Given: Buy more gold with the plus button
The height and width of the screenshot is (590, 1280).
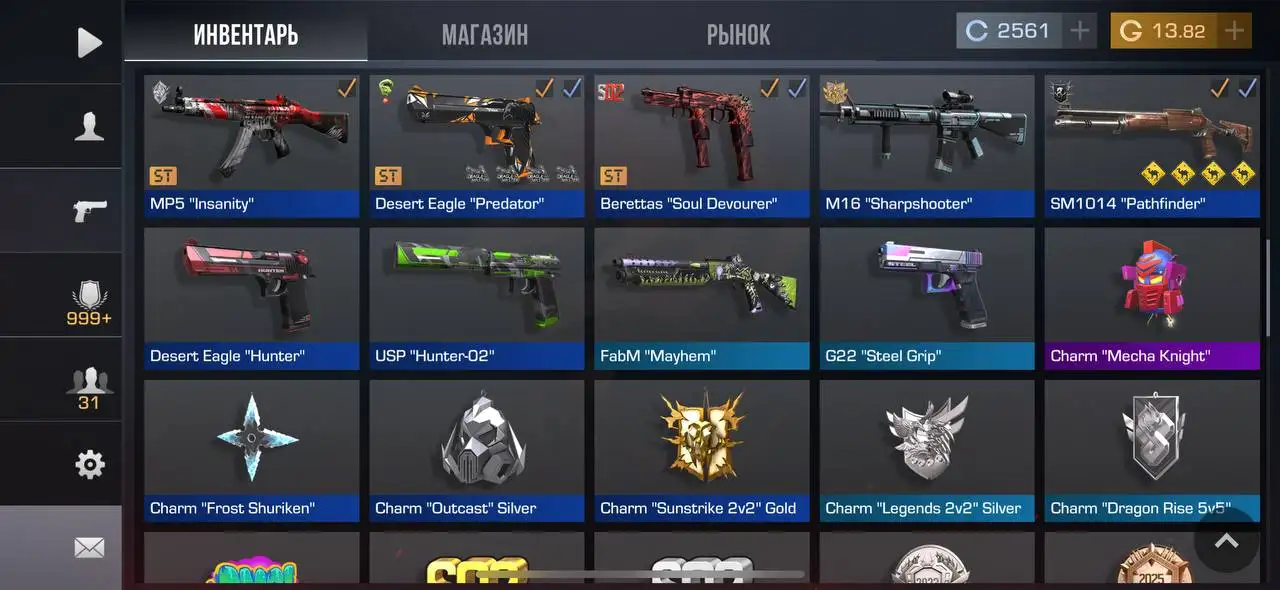Looking at the screenshot, I should pos(1234,31).
